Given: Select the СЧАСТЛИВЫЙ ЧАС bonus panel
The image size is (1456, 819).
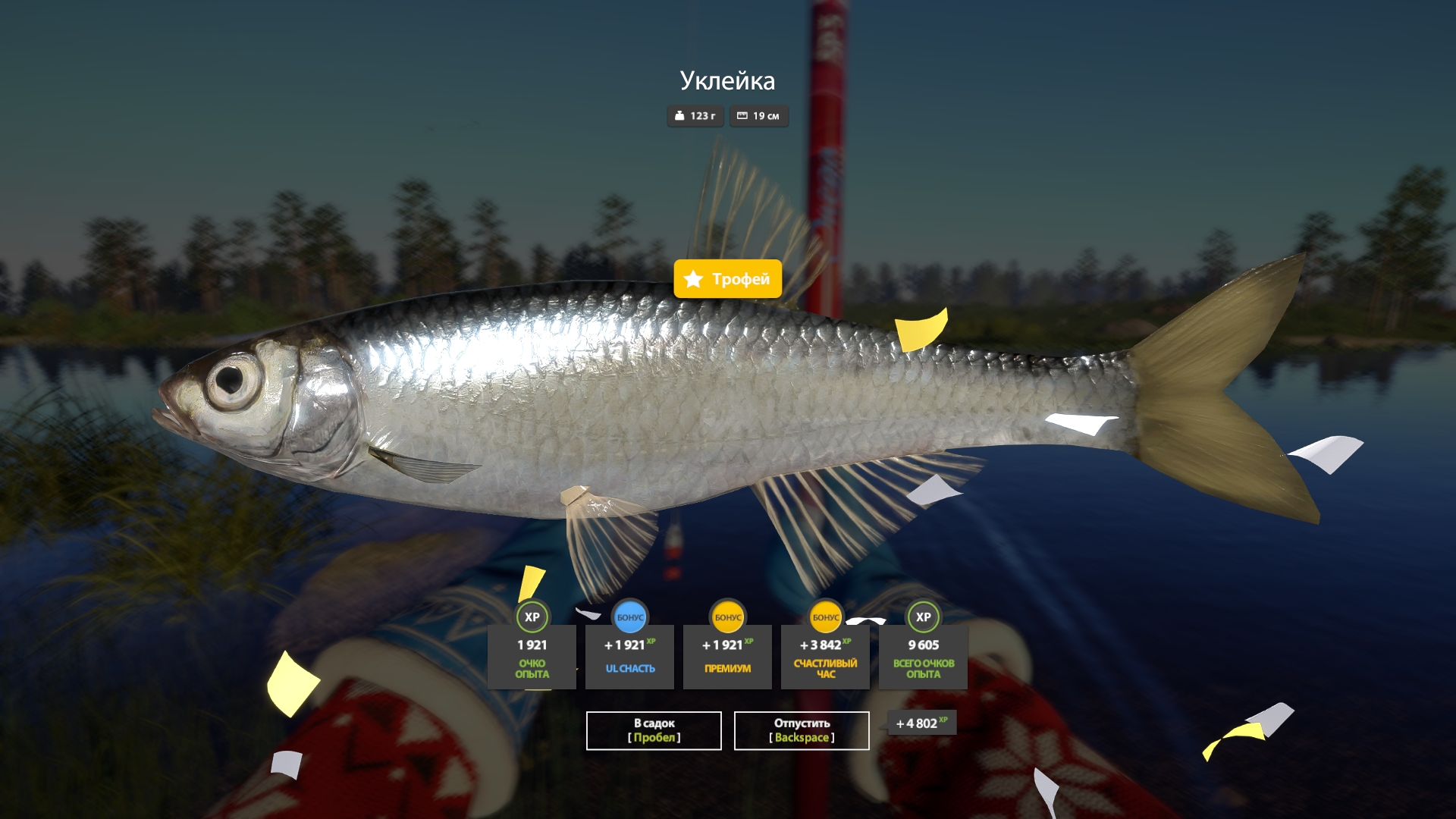Looking at the screenshot, I should pyautogui.click(x=825, y=657).
